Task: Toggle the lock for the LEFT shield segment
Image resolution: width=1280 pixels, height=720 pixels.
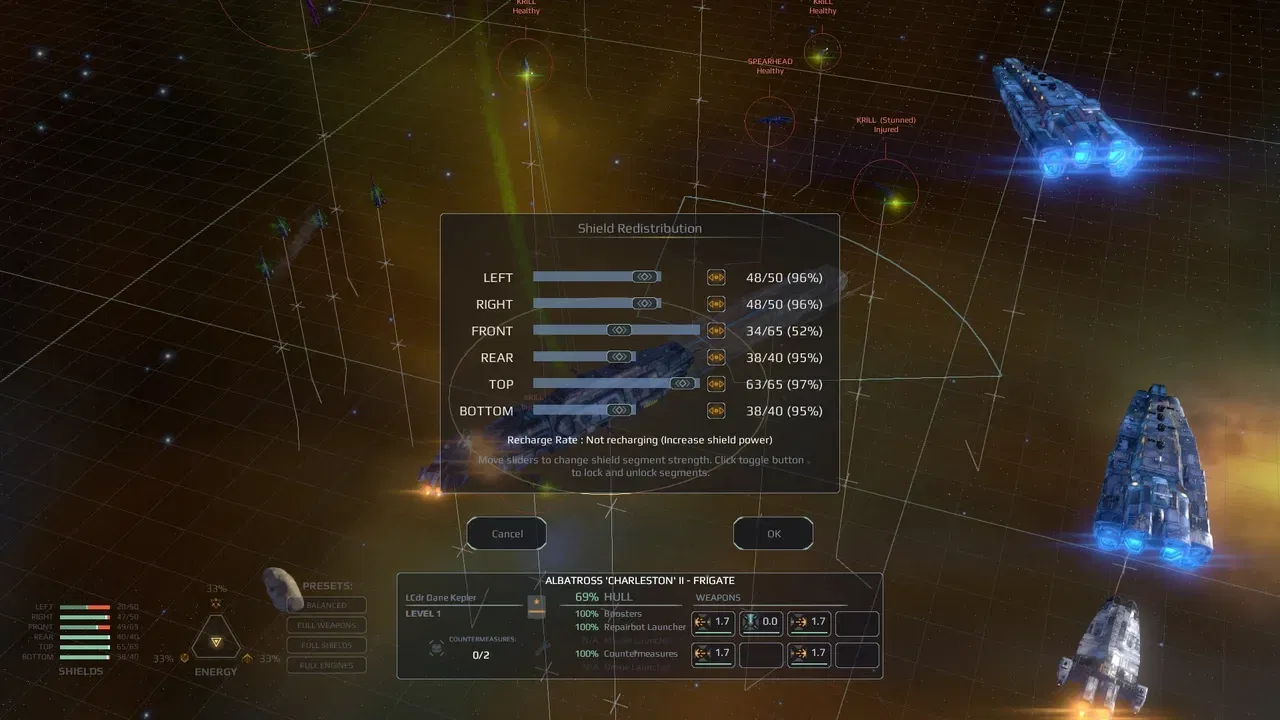Action: [715, 277]
